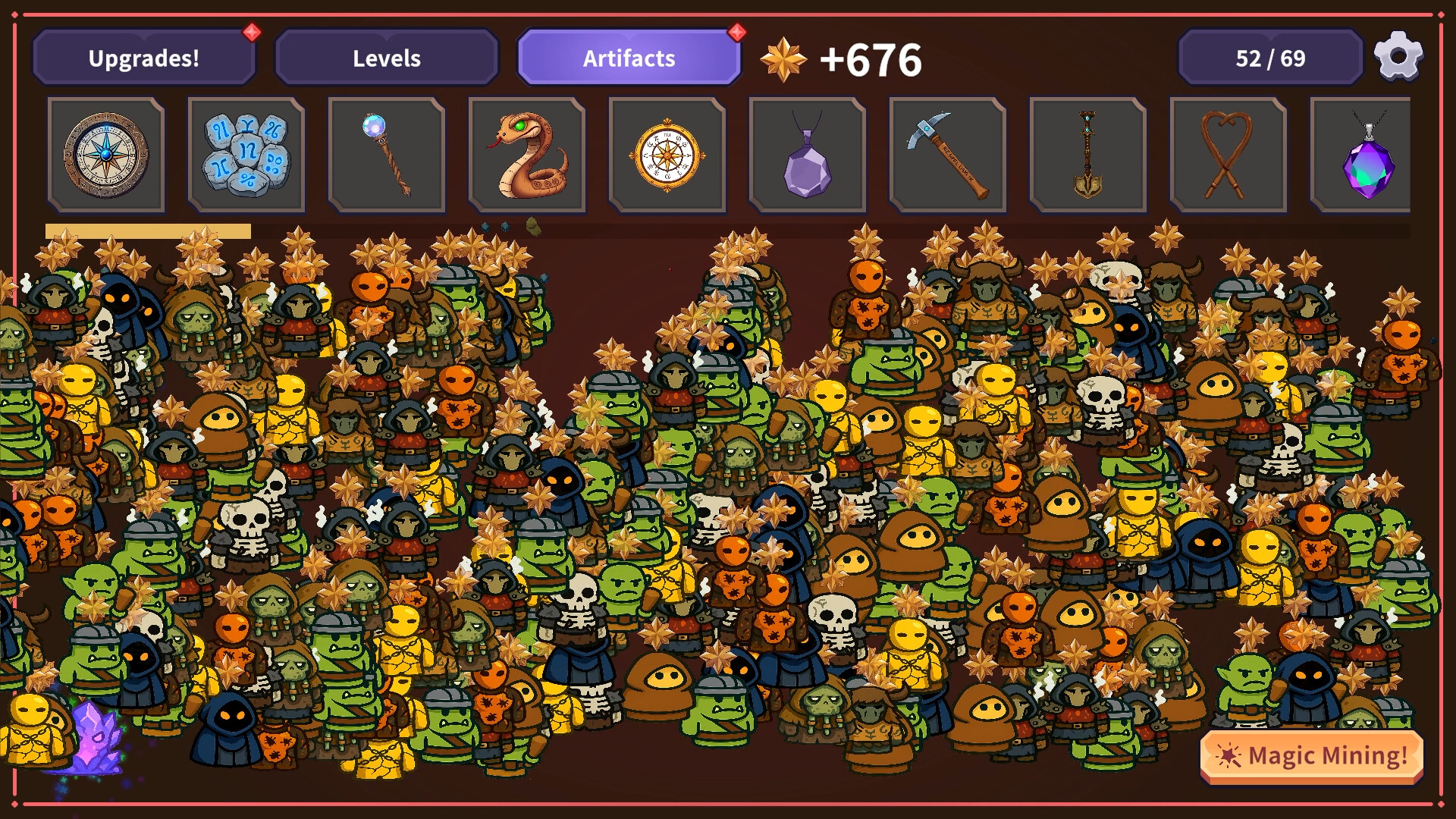Image resolution: width=1456 pixels, height=819 pixels.
Task: Open the purple amulet artifact
Action: coord(808,155)
